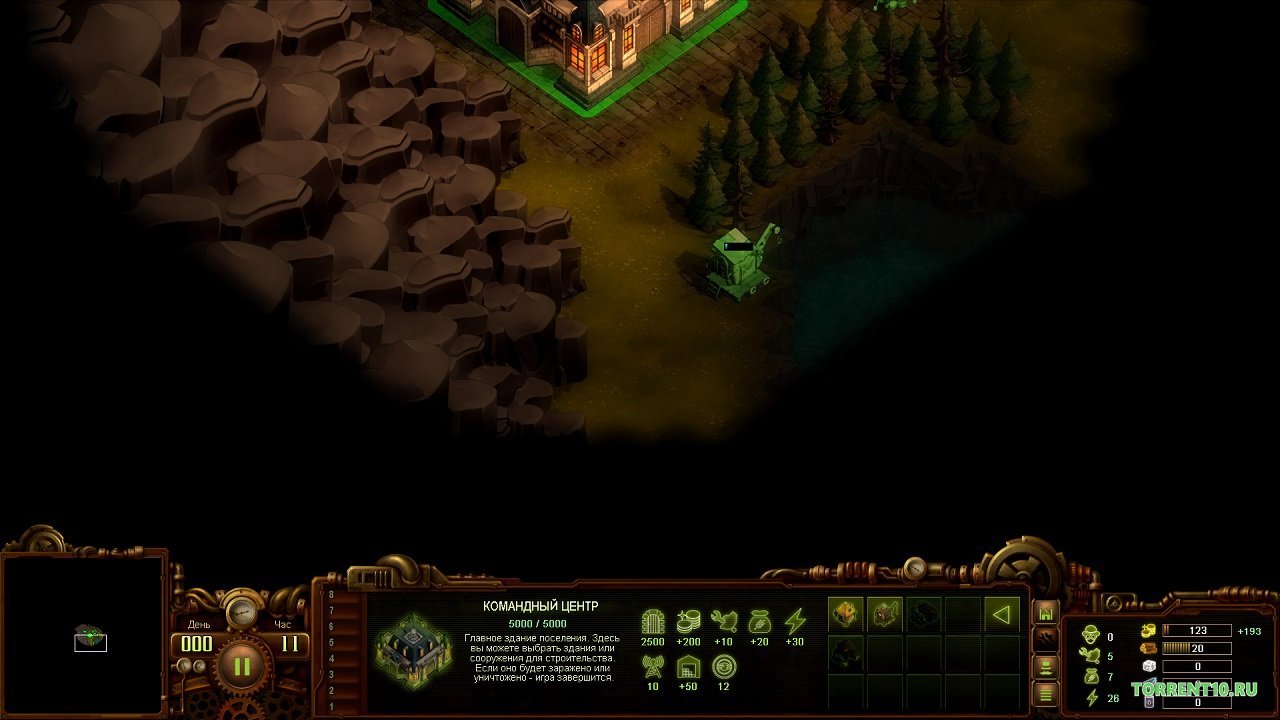1280x720 pixels.
Task: Click the wood storage capacity bar
Action: click(1196, 648)
